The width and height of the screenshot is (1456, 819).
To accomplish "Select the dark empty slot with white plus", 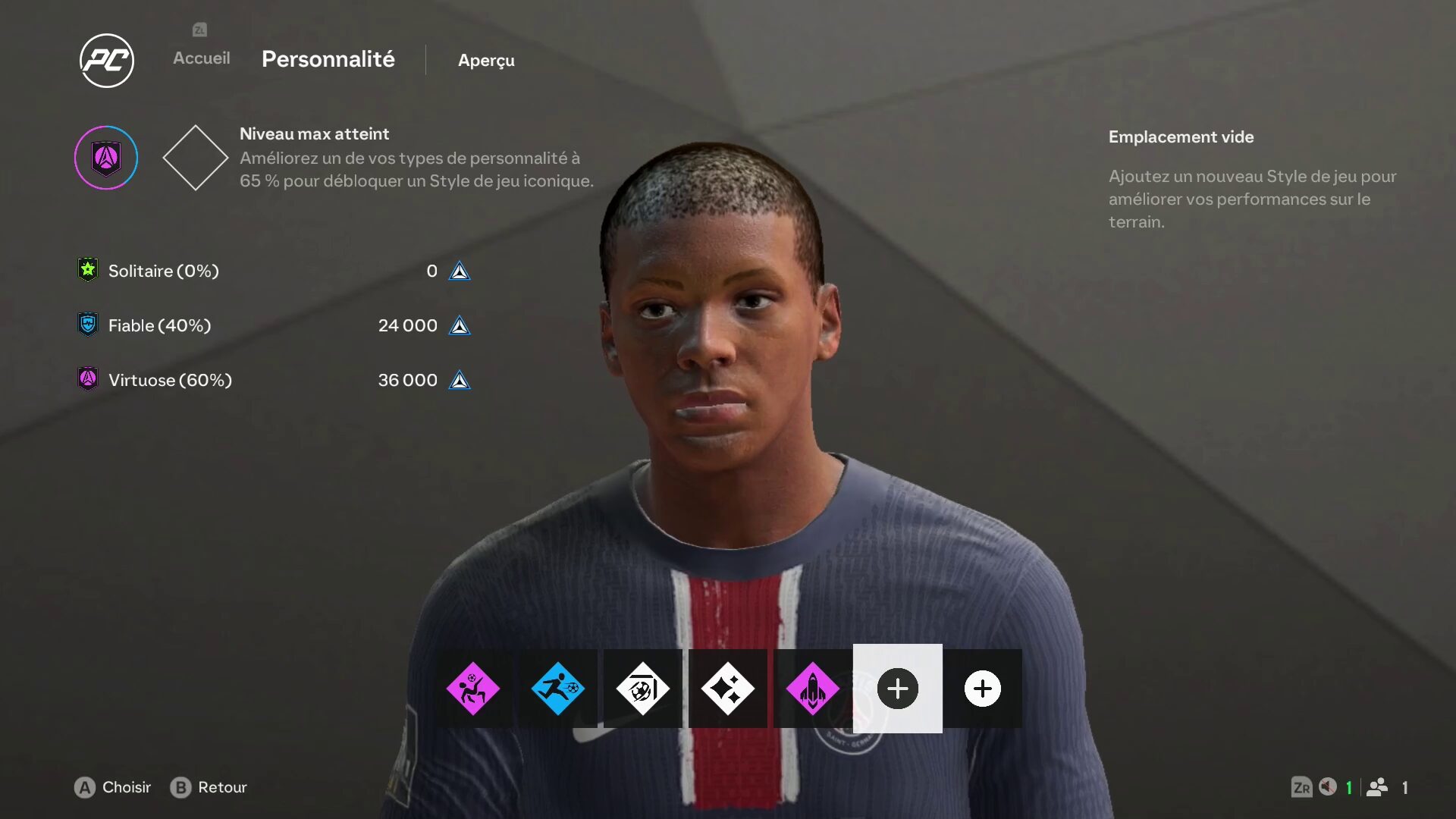I will tap(982, 689).
